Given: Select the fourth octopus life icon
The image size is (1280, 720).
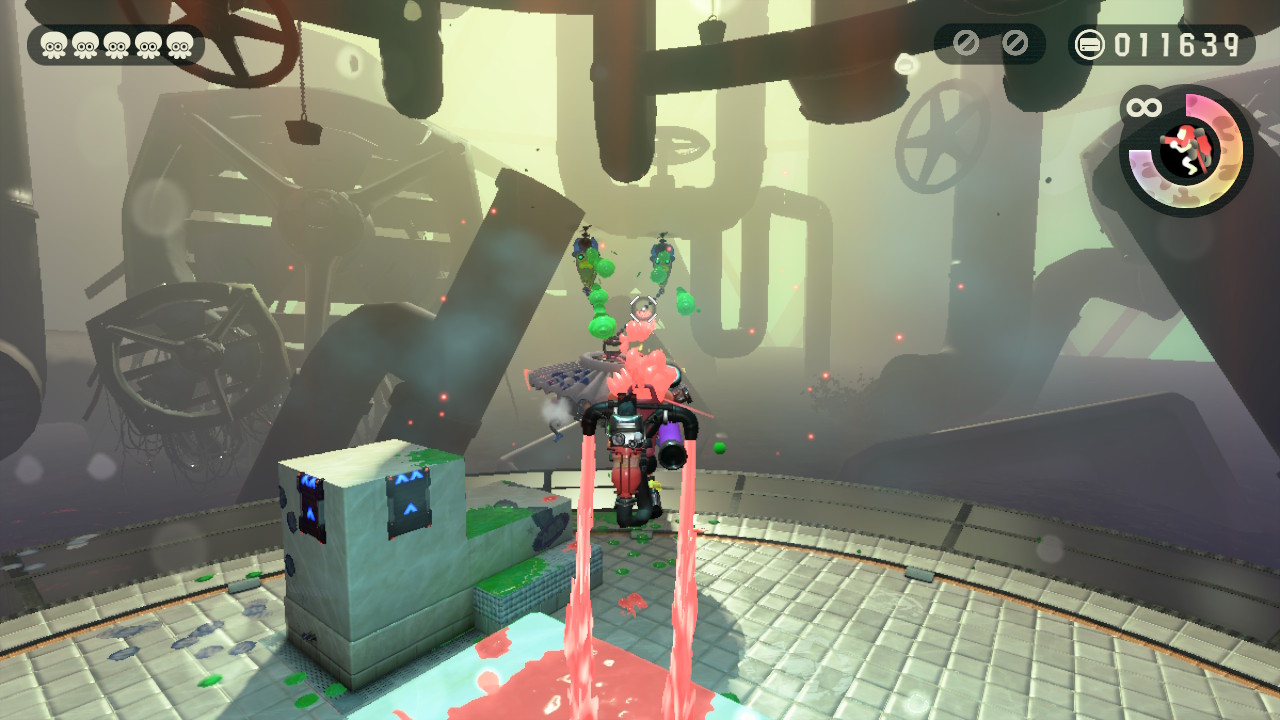Looking at the screenshot, I should pyautogui.click(x=150, y=45).
